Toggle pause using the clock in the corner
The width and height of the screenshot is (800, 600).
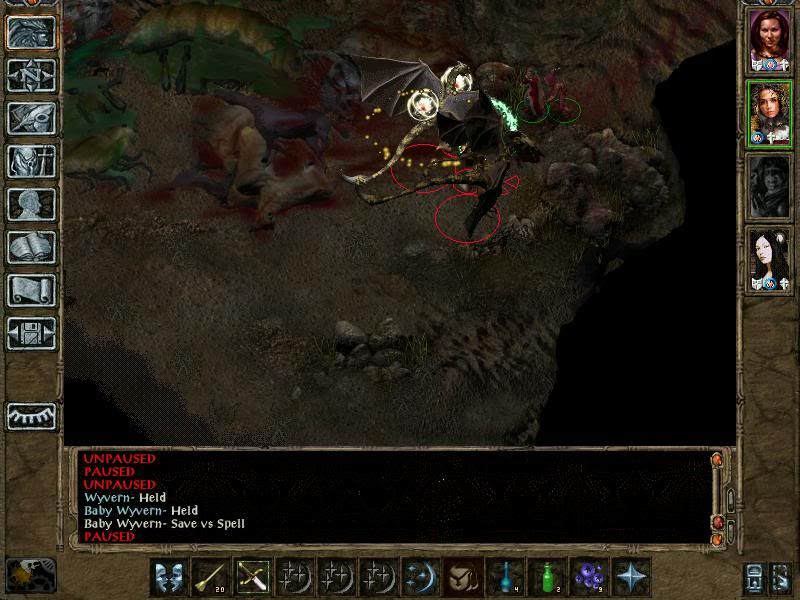[30, 574]
